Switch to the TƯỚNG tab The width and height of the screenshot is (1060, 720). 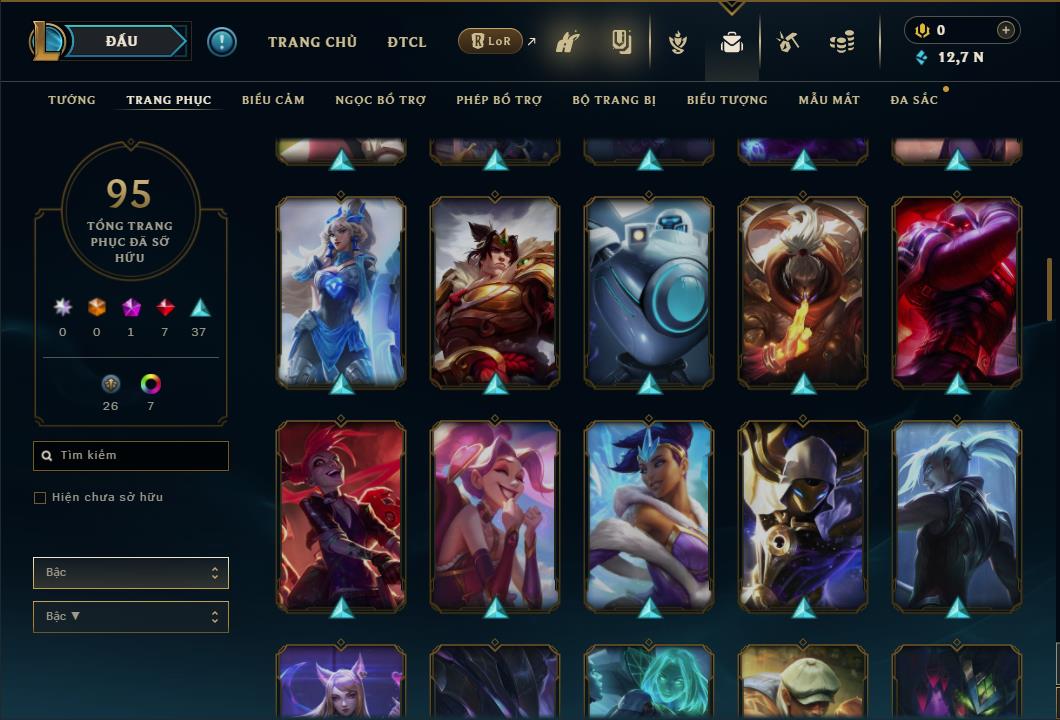pyautogui.click(x=72, y=100)
